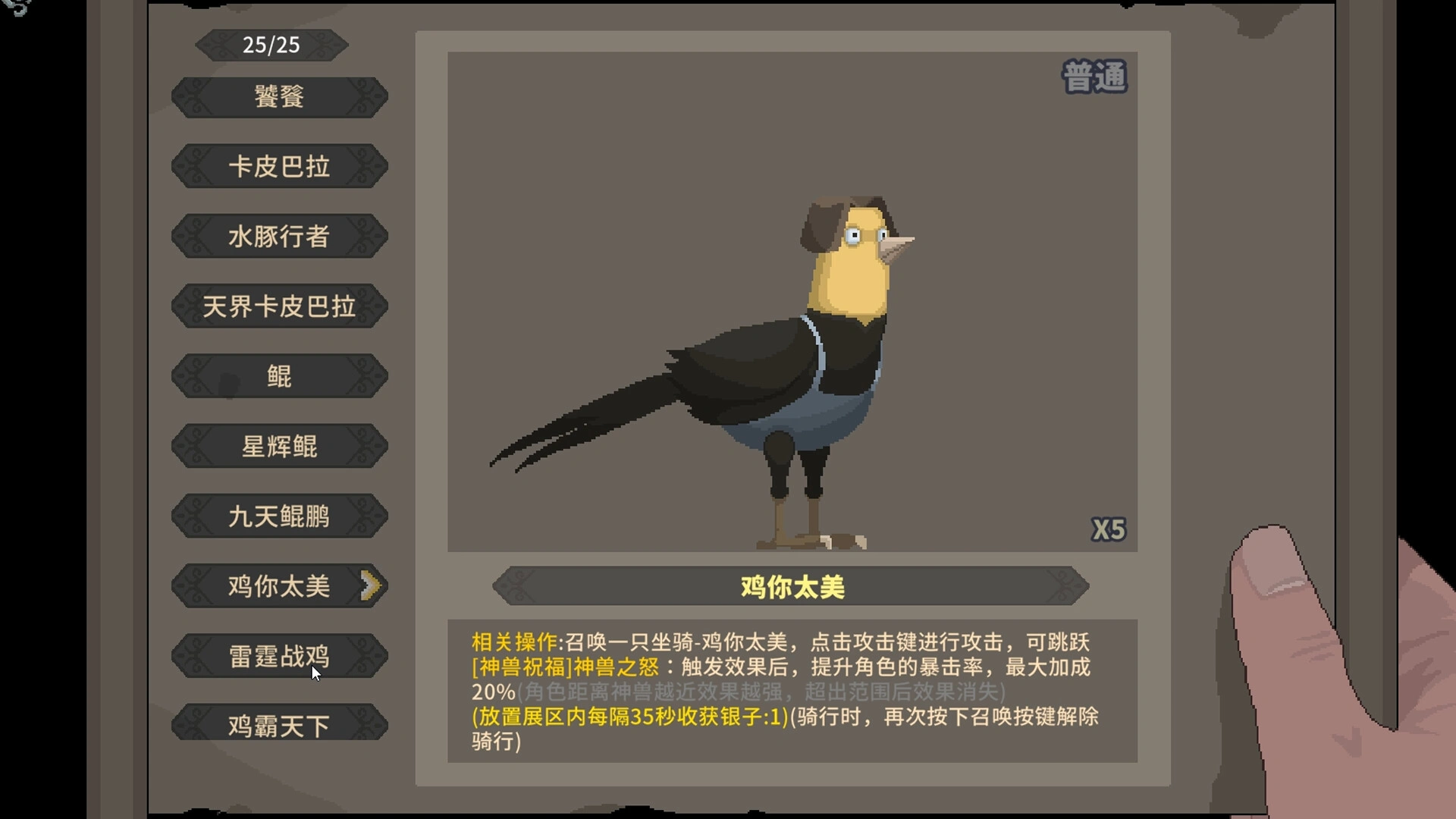Select the 卡皮巴拉 mount entry

pos(278,167)
